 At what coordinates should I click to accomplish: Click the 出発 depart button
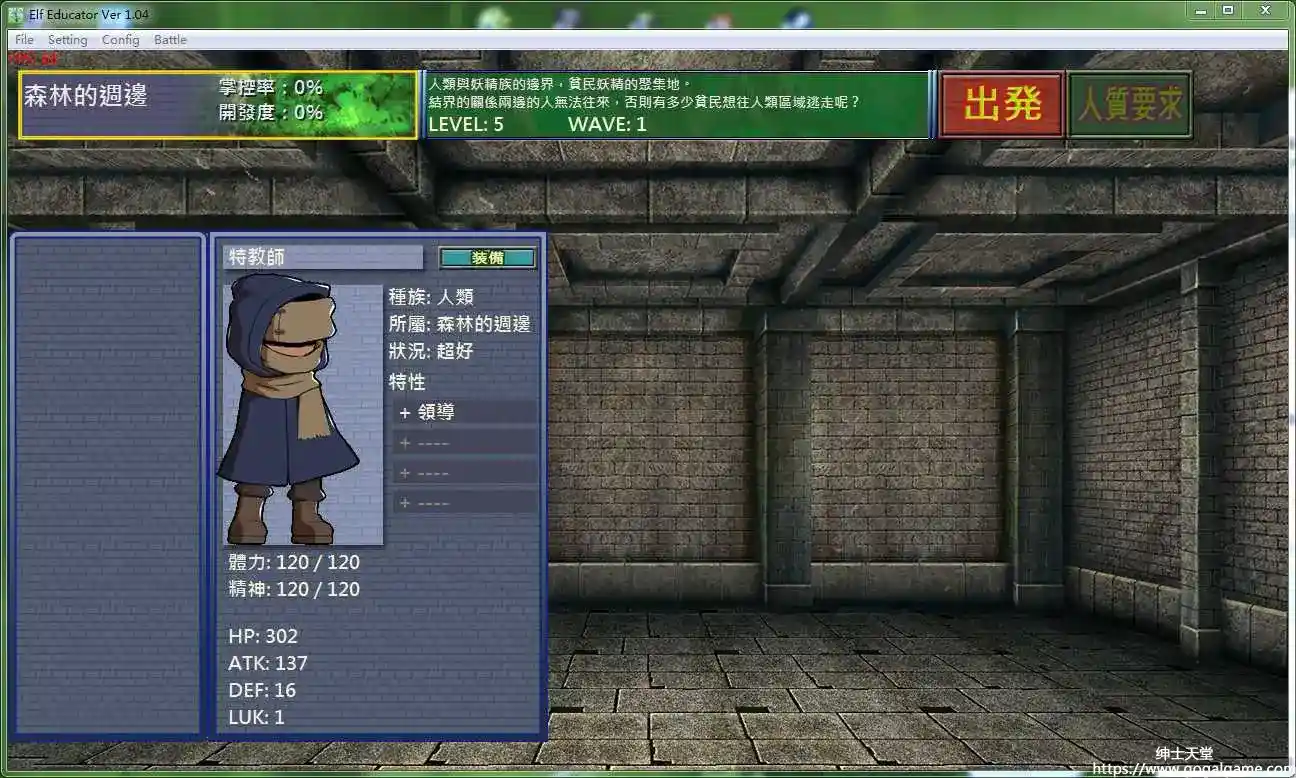point(1000,103)
